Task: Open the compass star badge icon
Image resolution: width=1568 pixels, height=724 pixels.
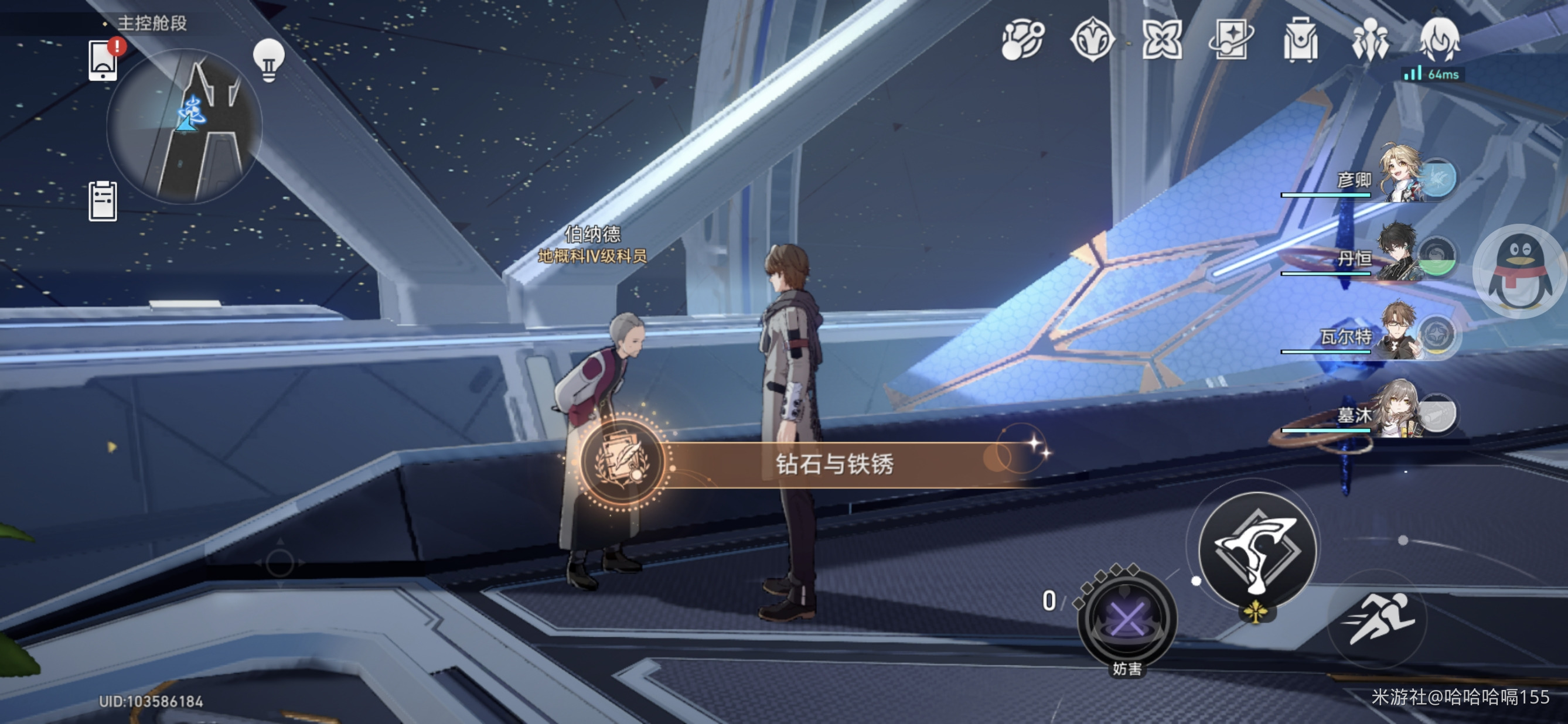Action: [x=1093, y=41]
